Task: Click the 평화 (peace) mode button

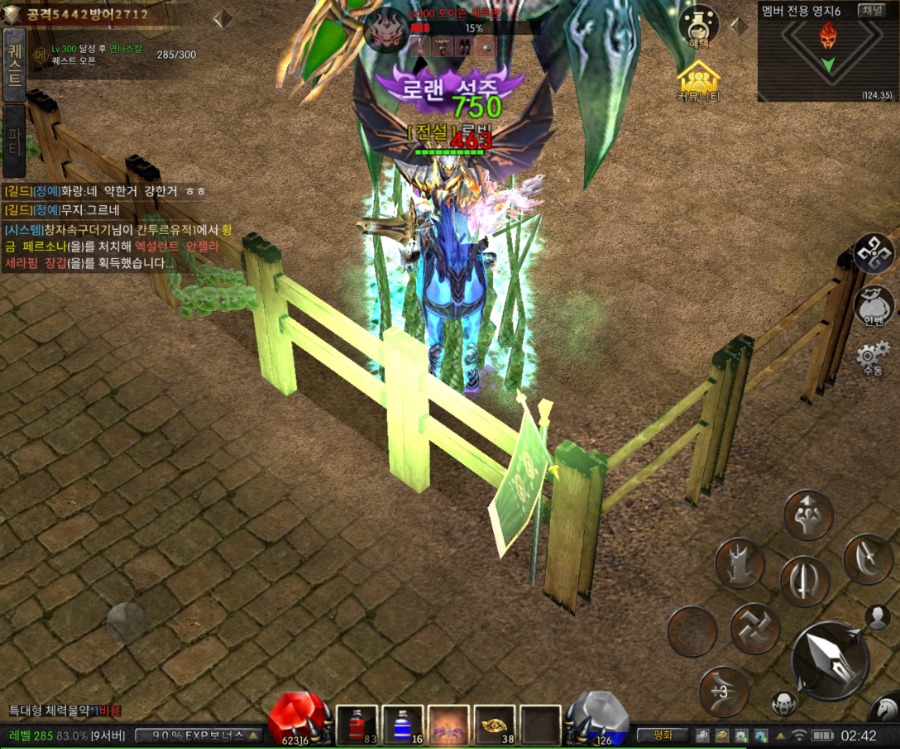Action: point(660,735)
